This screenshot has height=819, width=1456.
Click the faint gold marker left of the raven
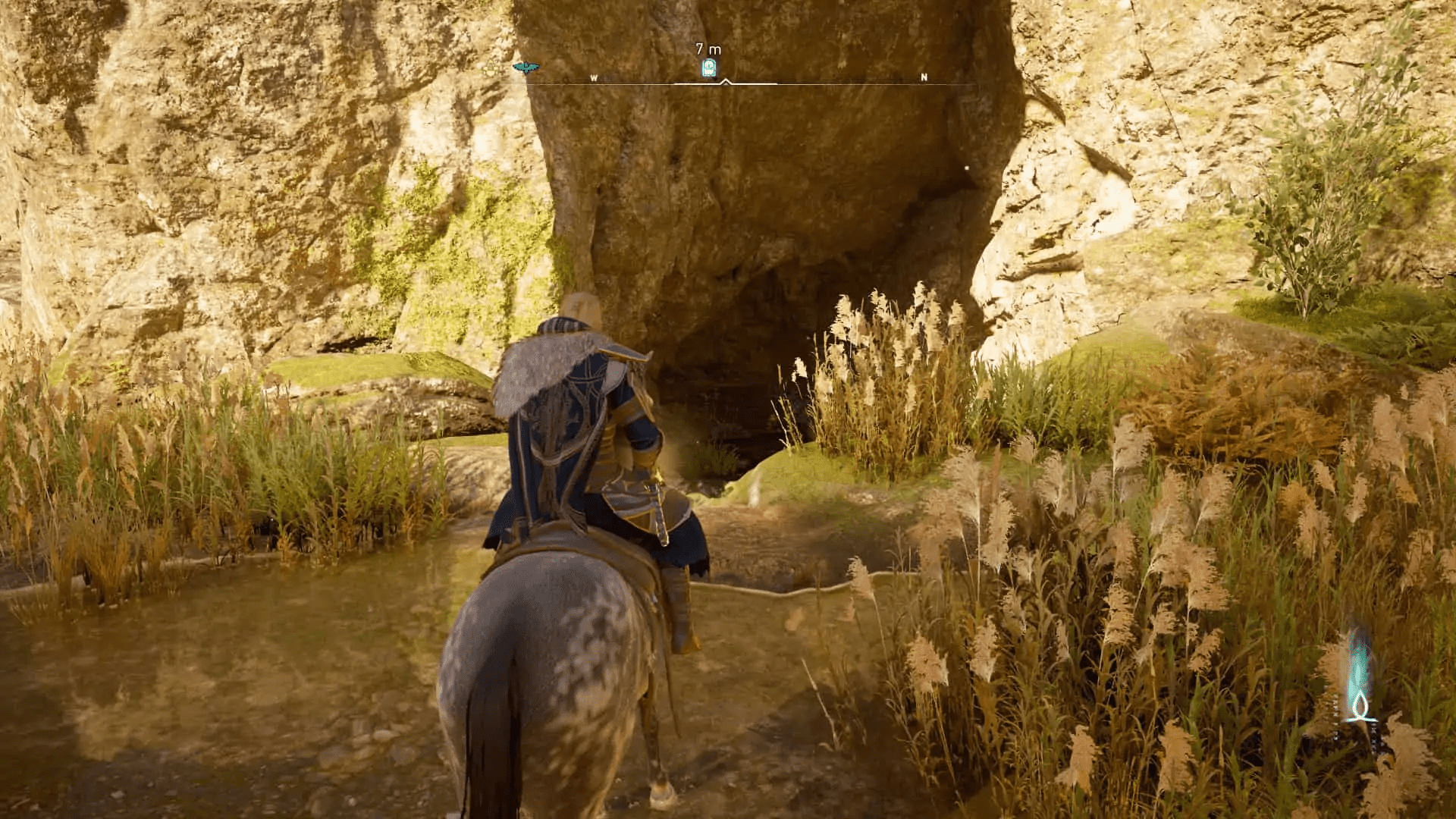coord(491,67)
